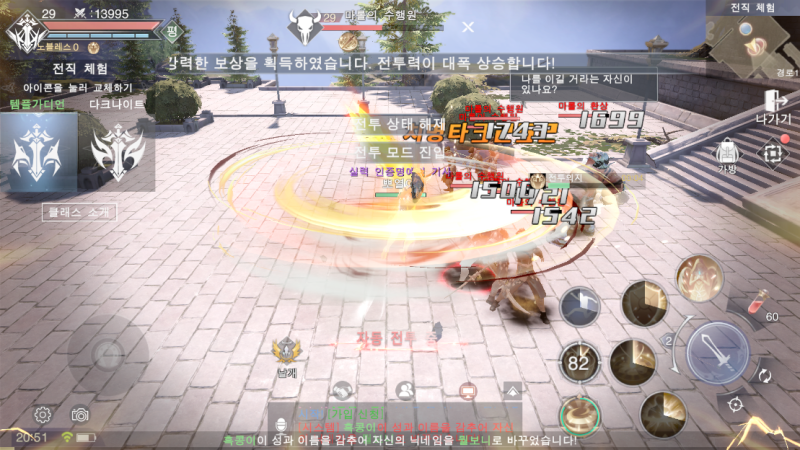Trigger the skill with the 82 cooldown
The width and height of the screenshot is (800, 450).
tap(578, 363)
